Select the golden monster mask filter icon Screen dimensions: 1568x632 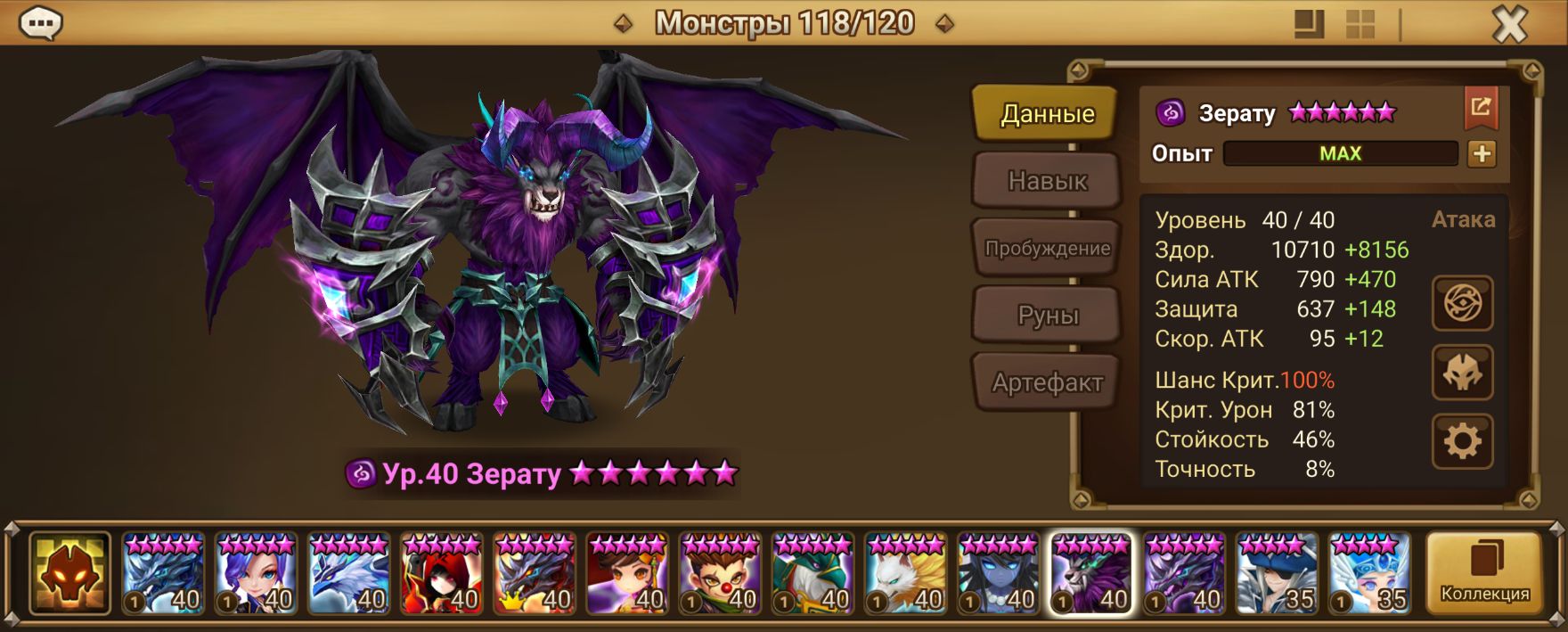(69, 573)
